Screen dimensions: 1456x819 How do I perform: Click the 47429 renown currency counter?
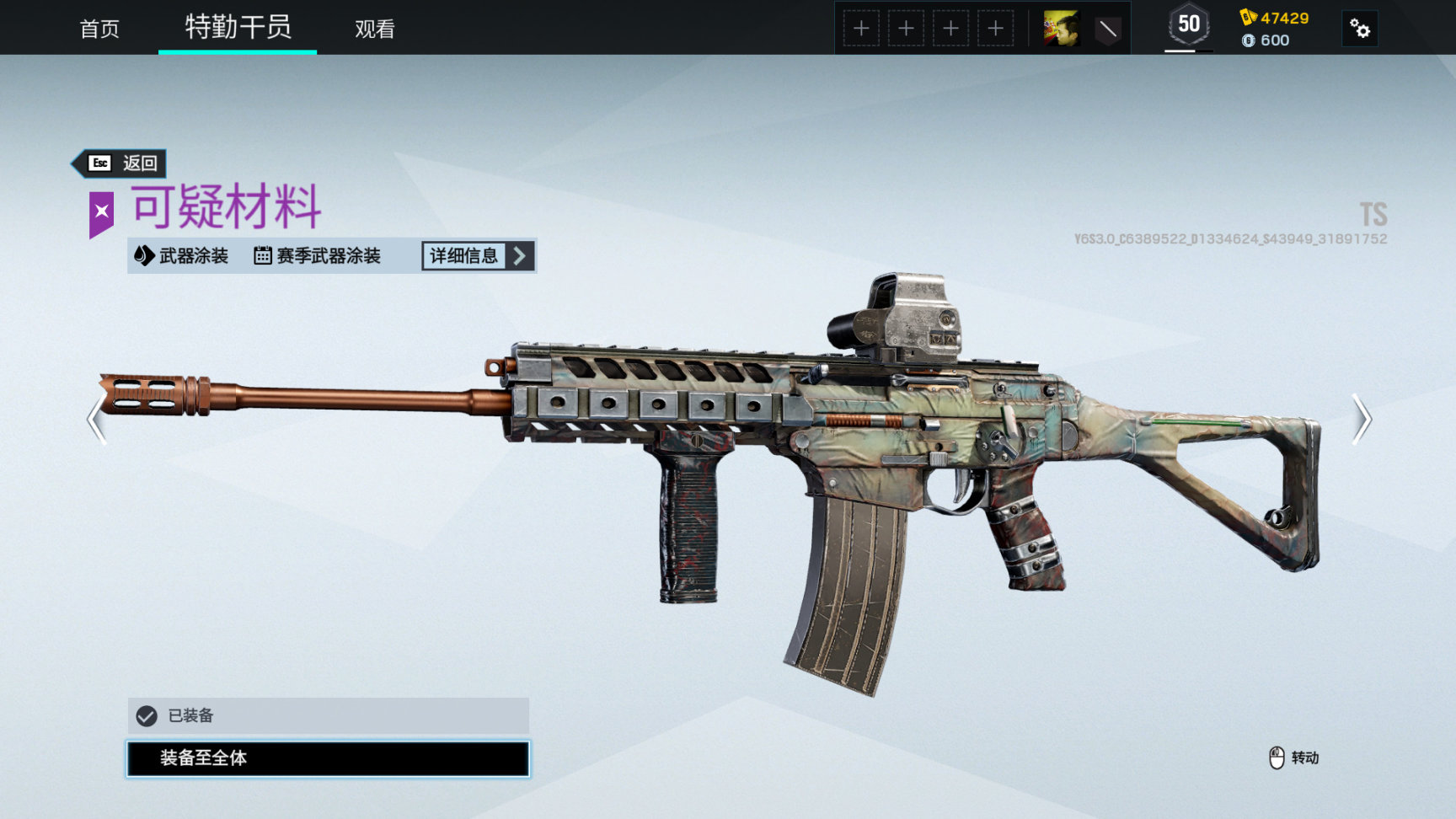point(1275,18)
